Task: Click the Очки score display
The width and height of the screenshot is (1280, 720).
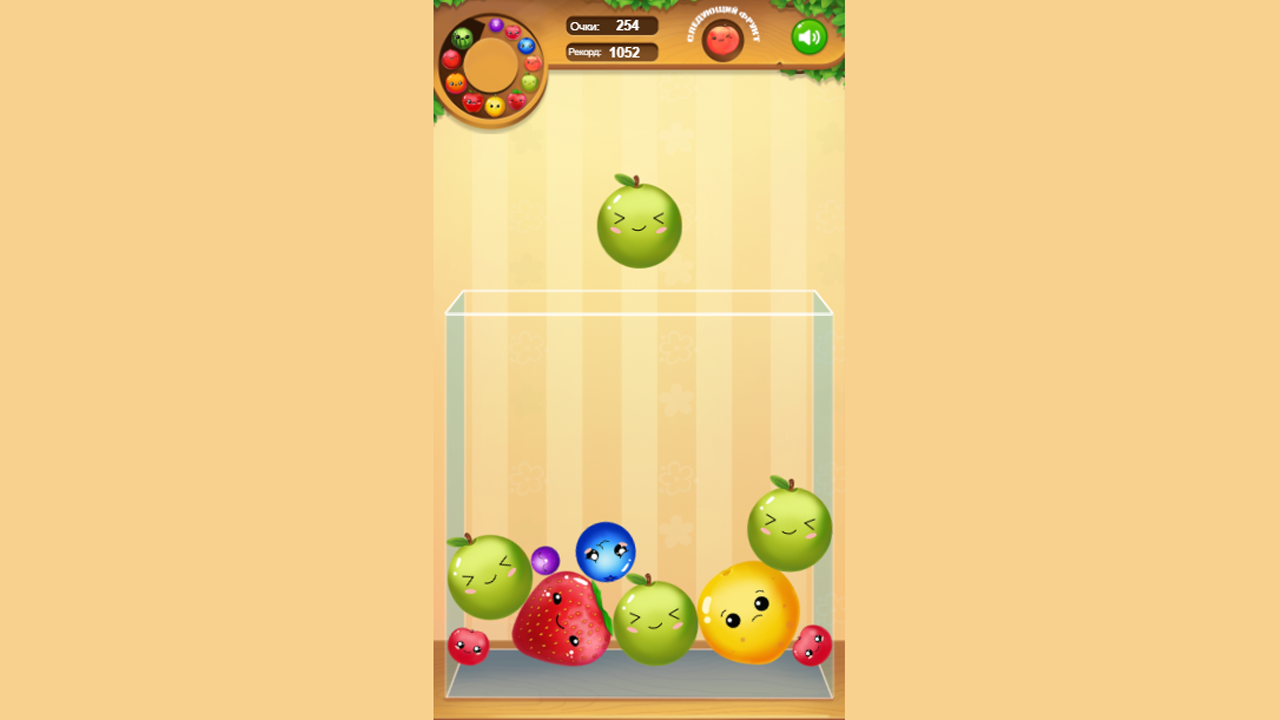Action: coord(612,26)
